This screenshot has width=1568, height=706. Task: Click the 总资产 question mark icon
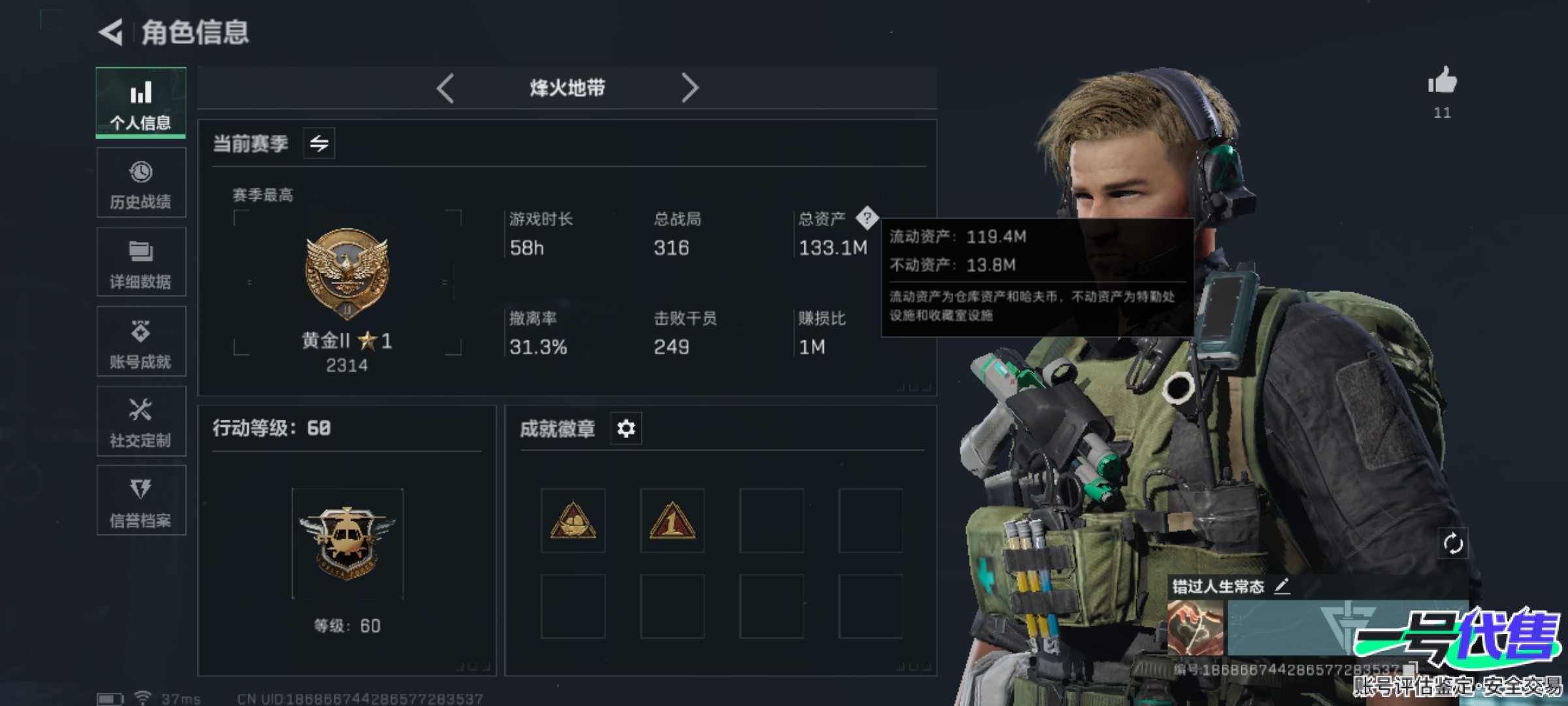[867, 218]
